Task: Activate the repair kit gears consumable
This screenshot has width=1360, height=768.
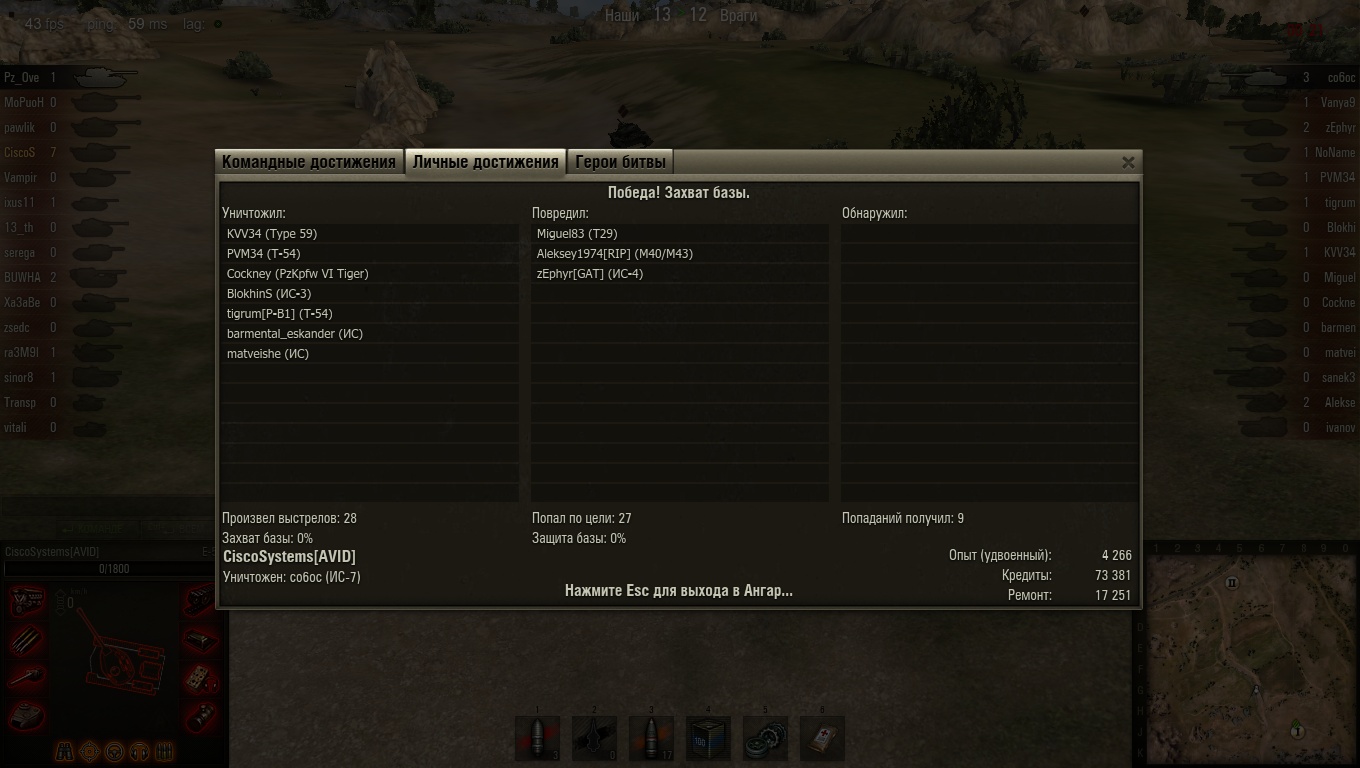Action: (x=765, y=739)
